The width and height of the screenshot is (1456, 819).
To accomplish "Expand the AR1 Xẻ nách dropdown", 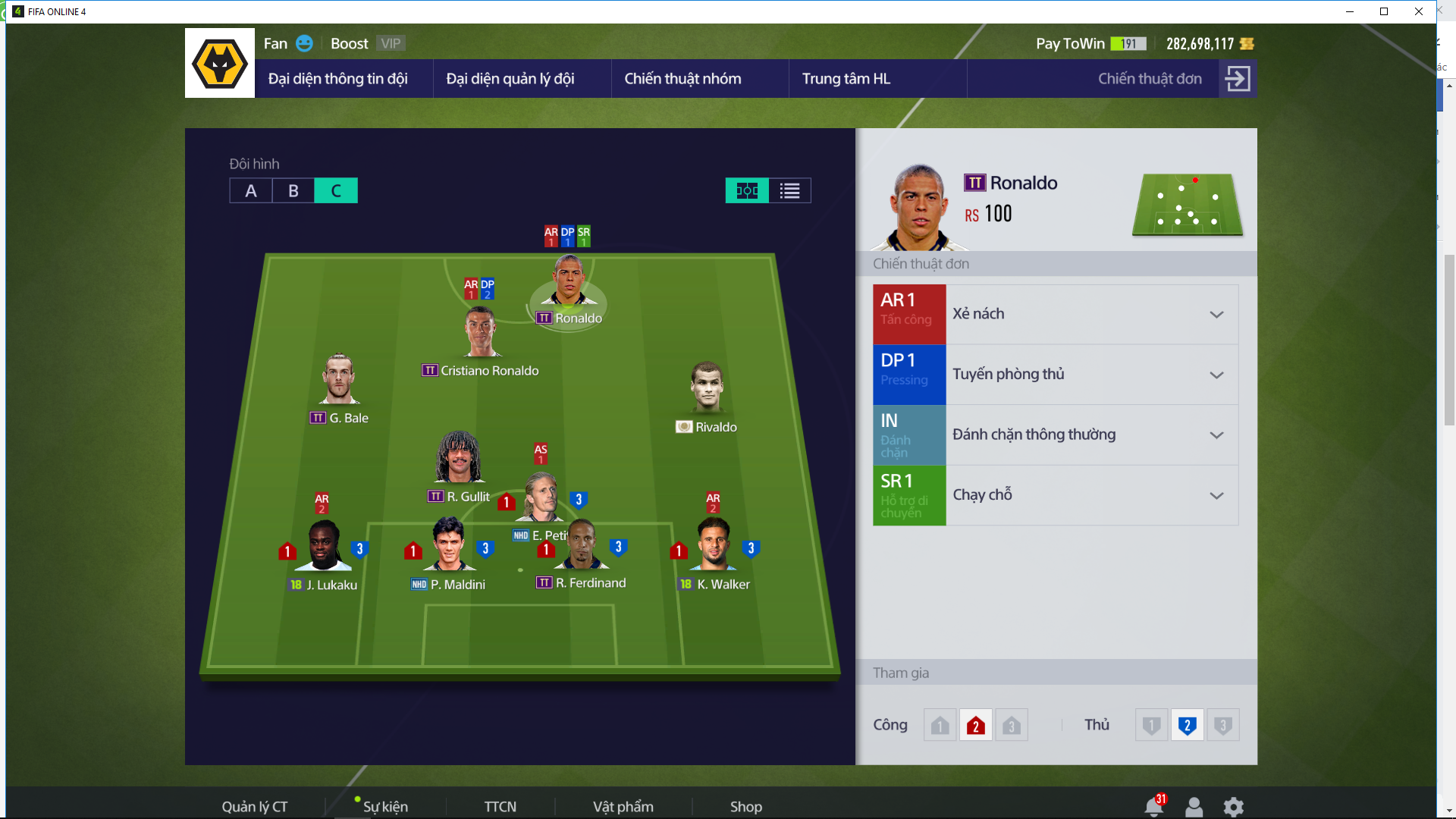I will click(x=1216, y=315).
